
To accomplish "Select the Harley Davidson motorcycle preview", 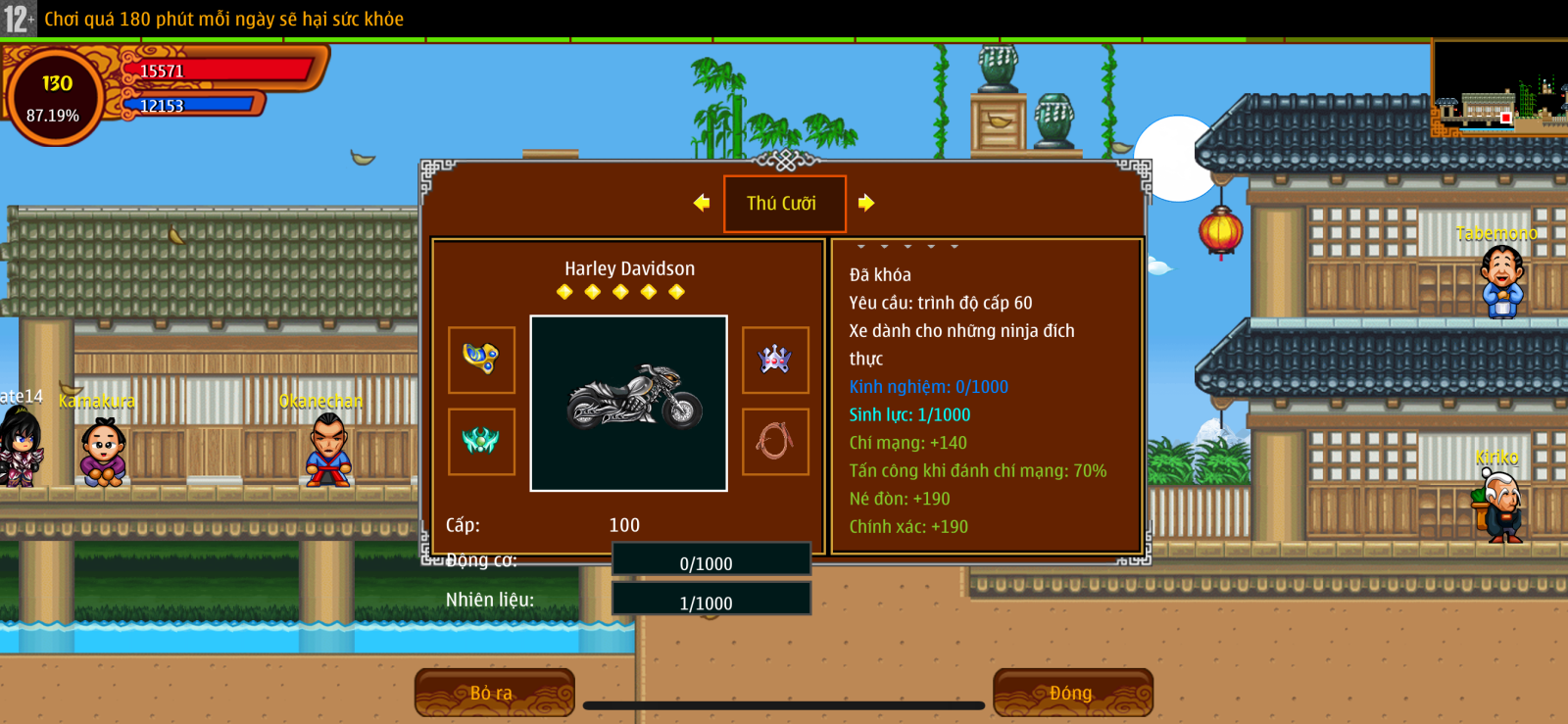I will (x=629, y=403).
